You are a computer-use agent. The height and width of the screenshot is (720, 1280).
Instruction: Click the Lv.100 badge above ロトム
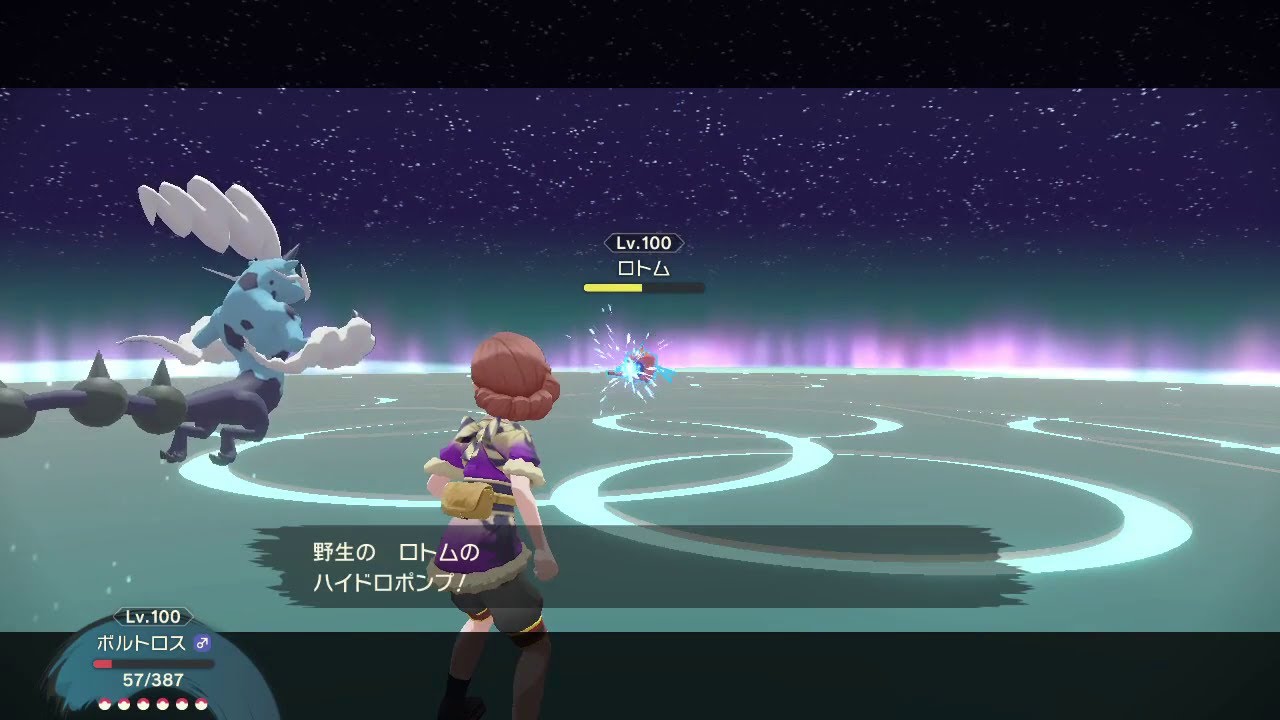click(644, 242)
